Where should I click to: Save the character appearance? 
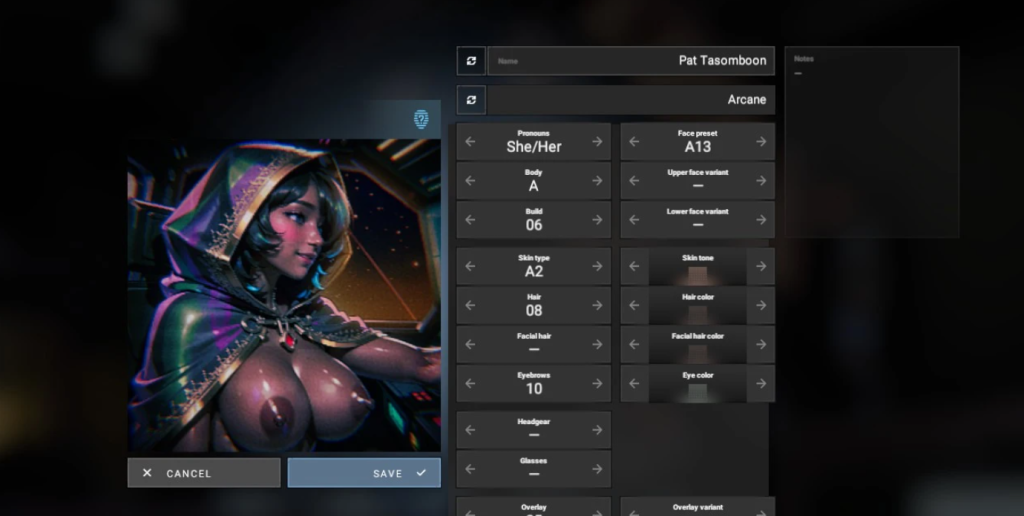point(364,473)
